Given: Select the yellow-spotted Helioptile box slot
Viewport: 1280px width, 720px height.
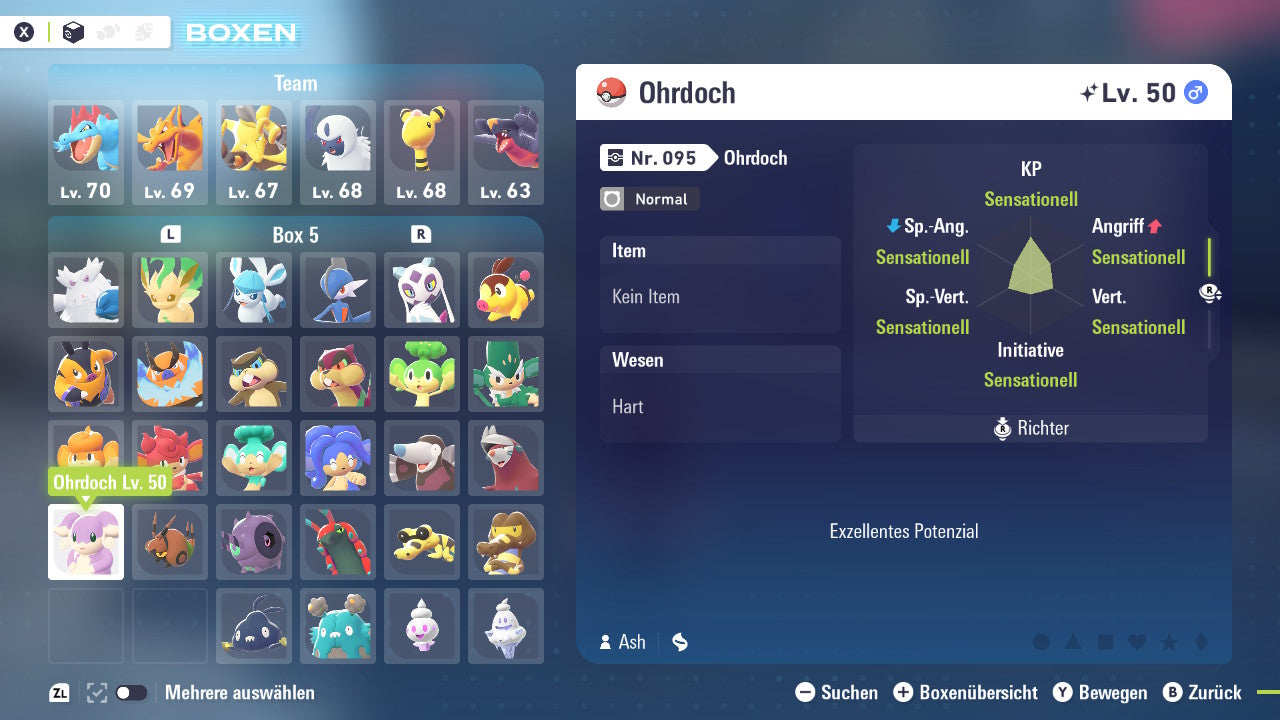Looking at the screenshot, I should [422, 542].
